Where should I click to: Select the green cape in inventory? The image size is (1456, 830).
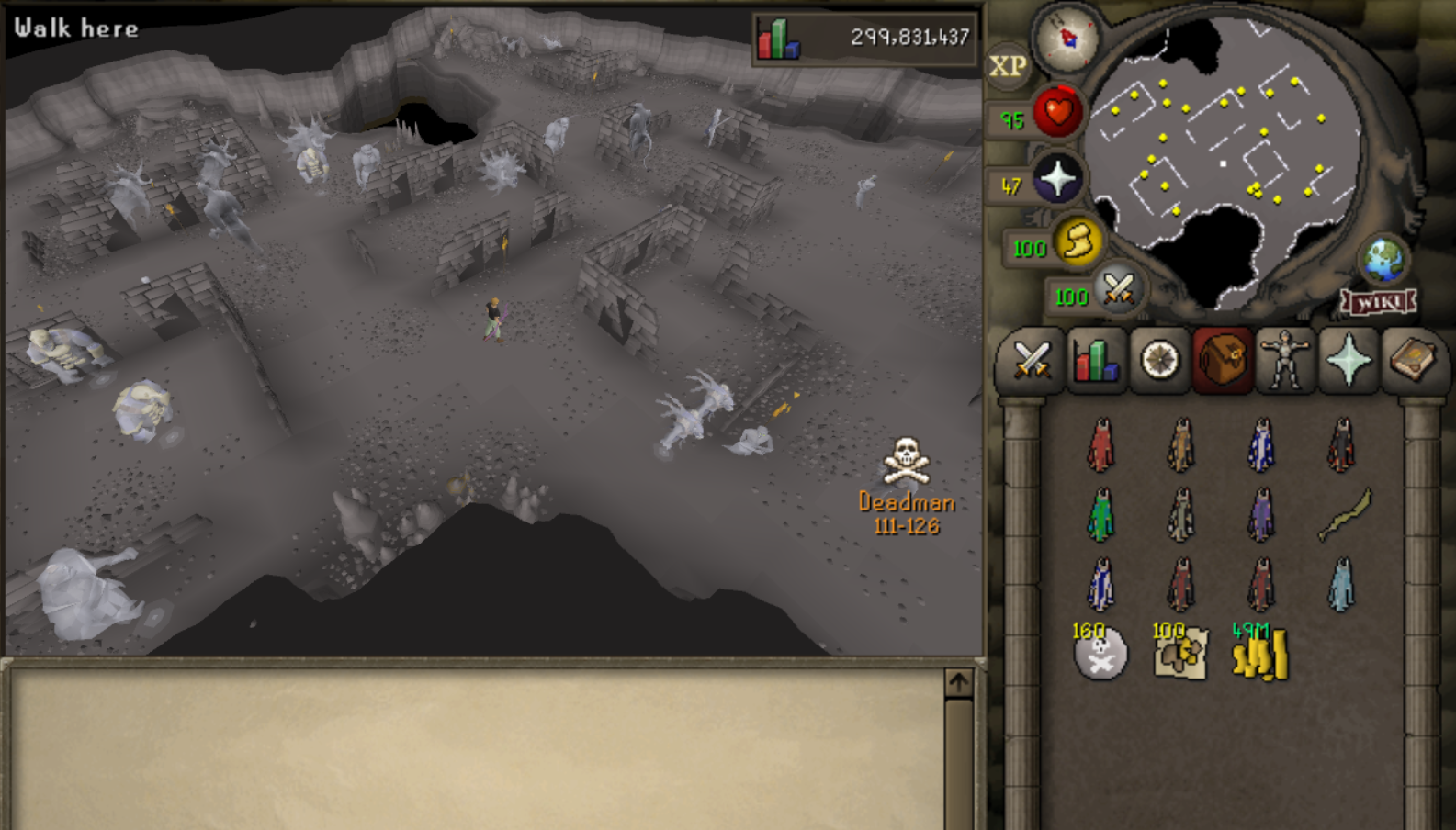coord(1100,514)
